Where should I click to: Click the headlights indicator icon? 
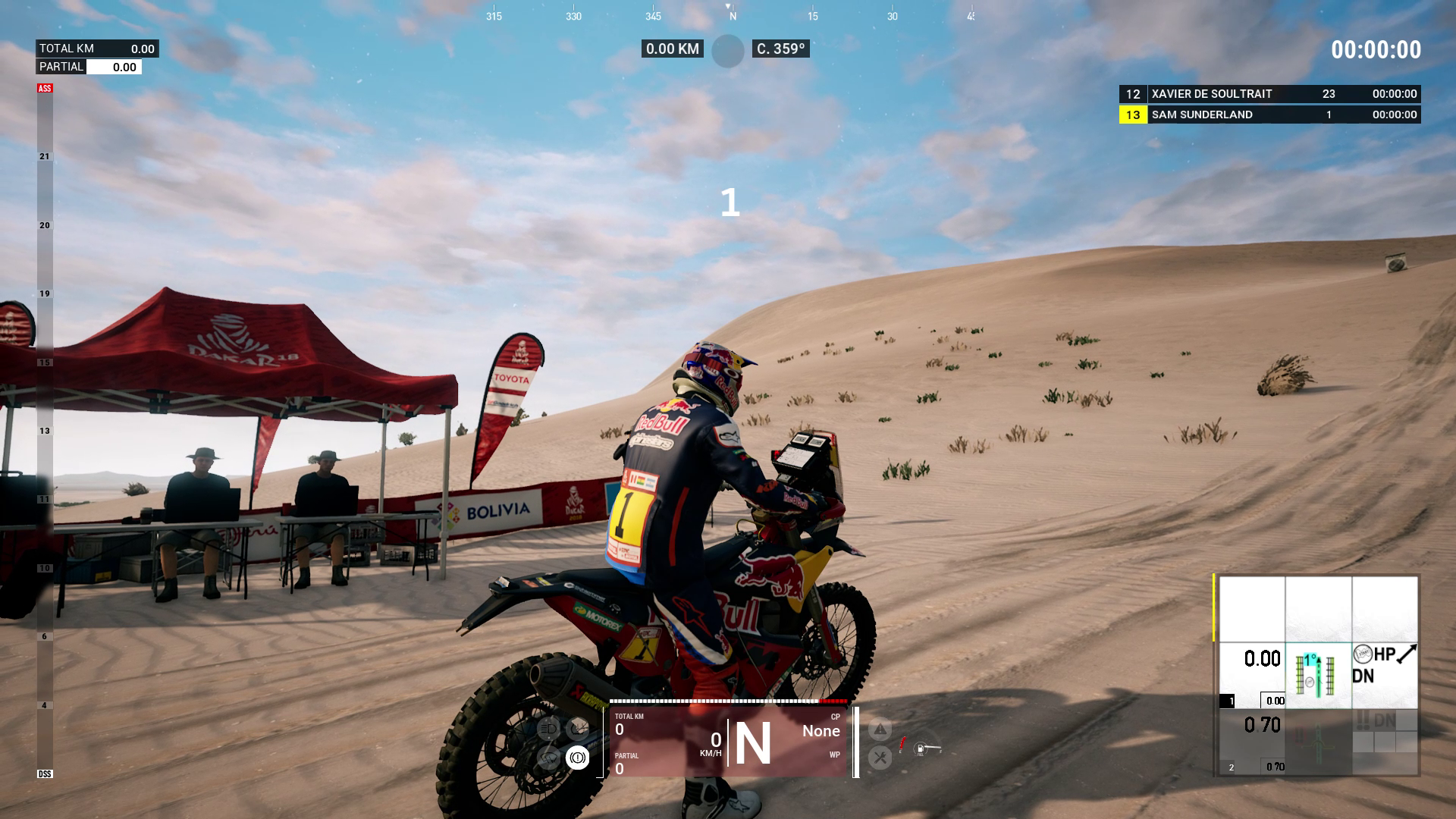(x=548, y=730)
